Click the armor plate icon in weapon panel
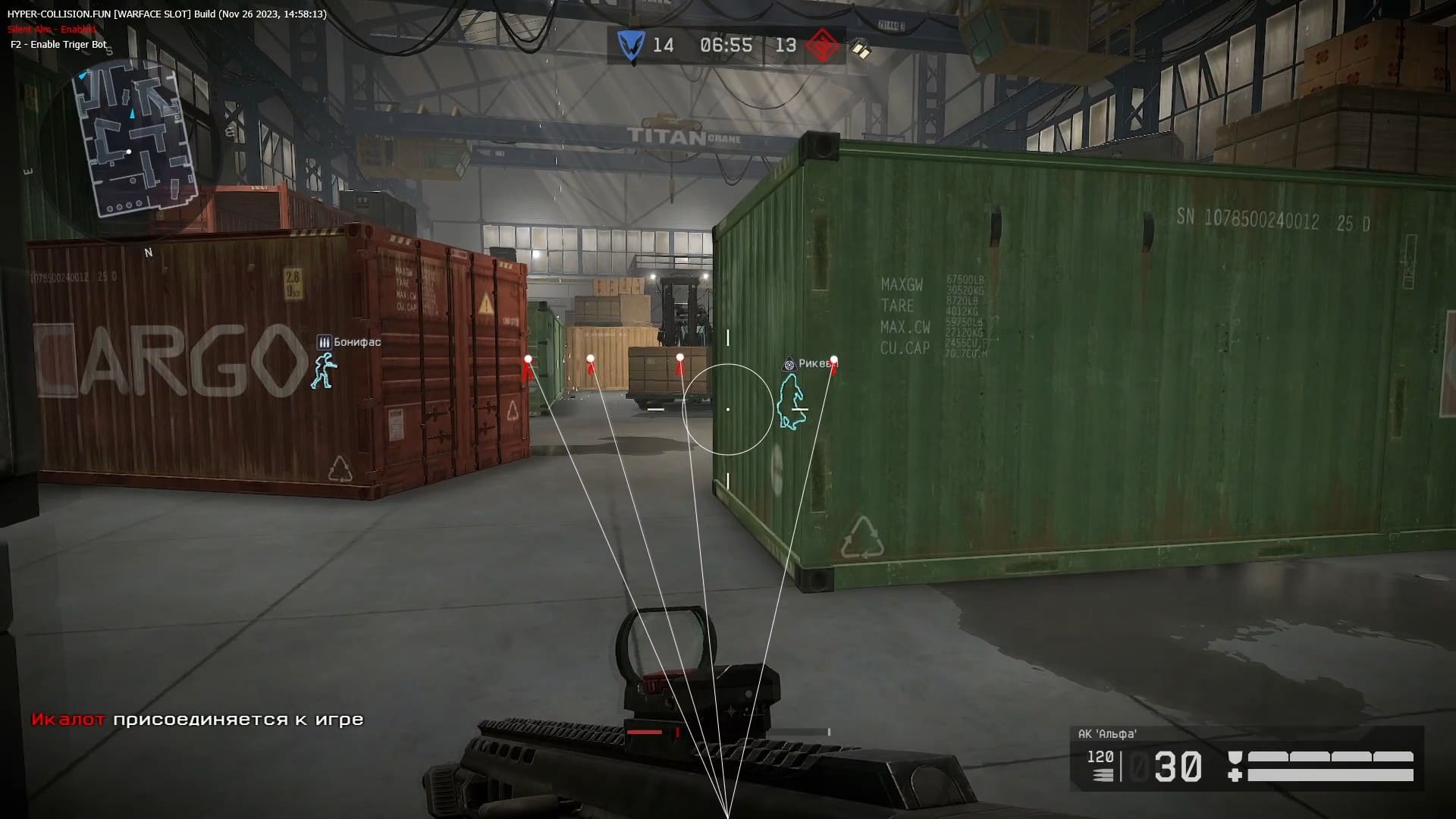The width and height of the screenshot is (1456, 819). point(1235,755)
